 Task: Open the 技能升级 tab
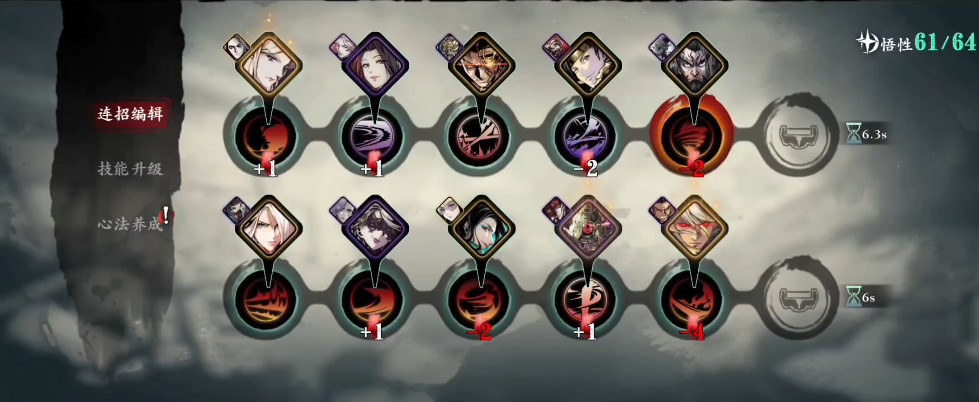(129, 168)
